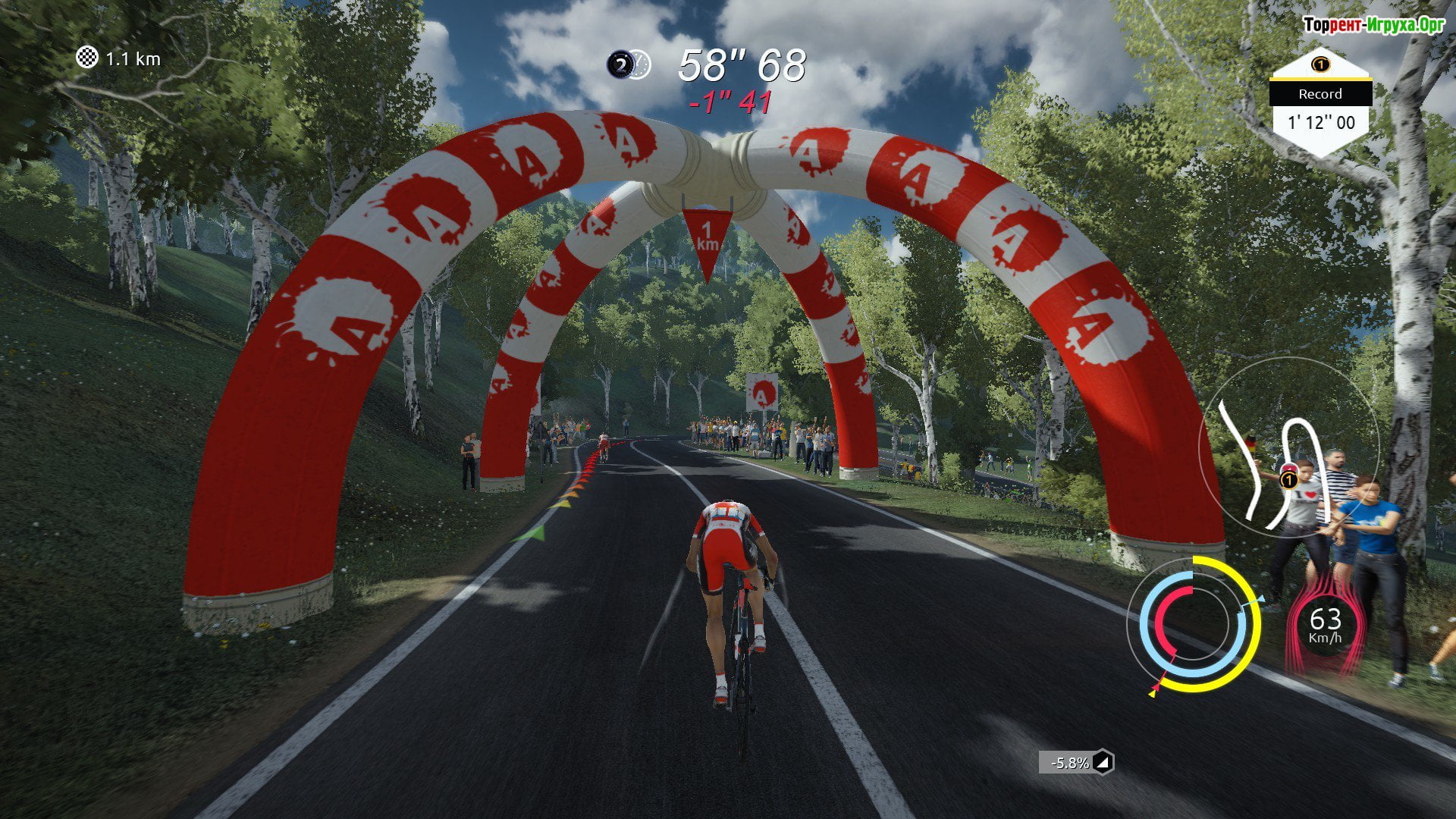
Task: Open the Торрент-Игруха.Орг watermark link
Action: (1373, 25)
